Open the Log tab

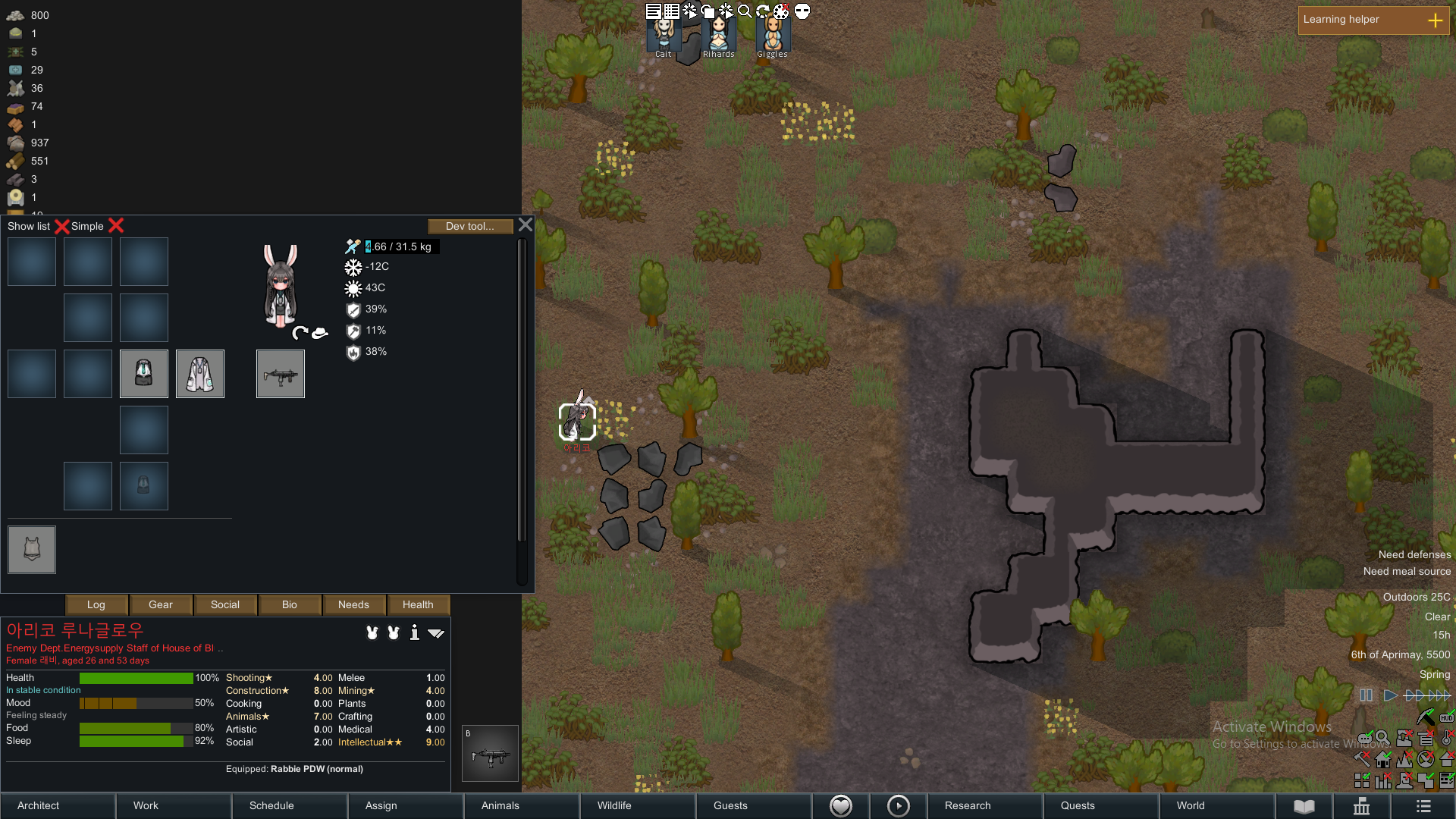pyautogui.click(x=96, y=604)
